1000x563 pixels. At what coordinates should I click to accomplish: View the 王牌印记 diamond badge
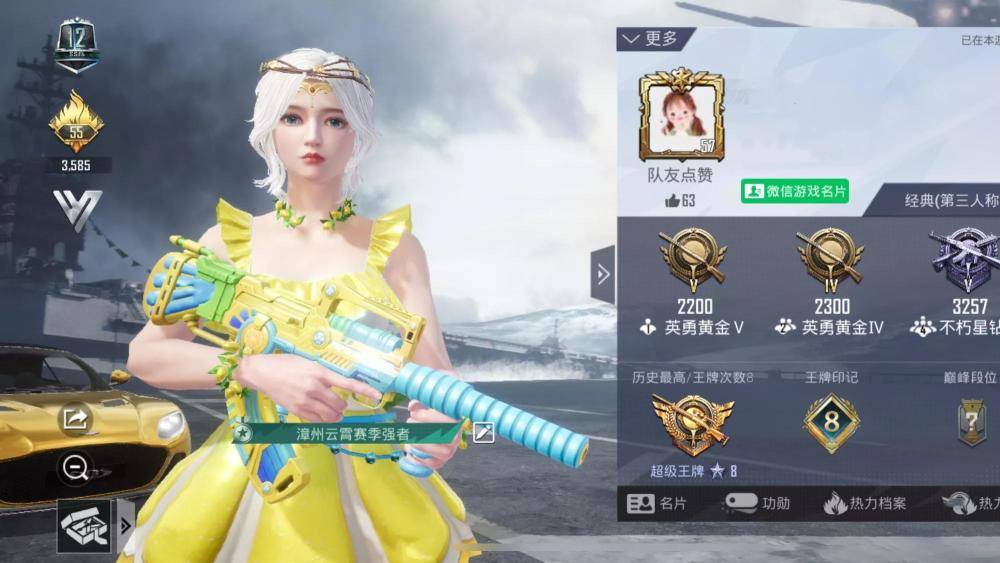click(831, 423)
